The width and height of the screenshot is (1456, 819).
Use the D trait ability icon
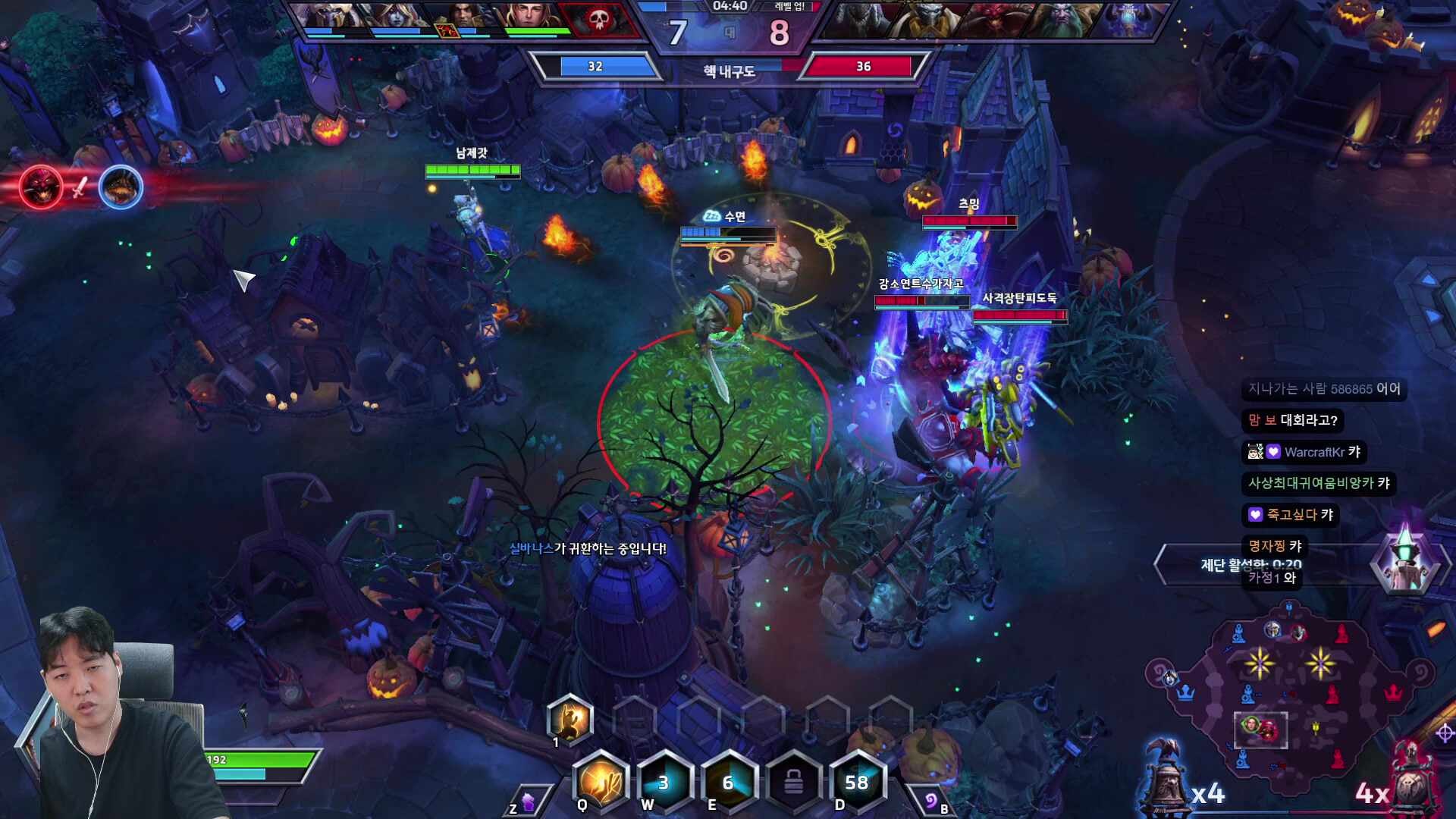(x=857, y=782)
